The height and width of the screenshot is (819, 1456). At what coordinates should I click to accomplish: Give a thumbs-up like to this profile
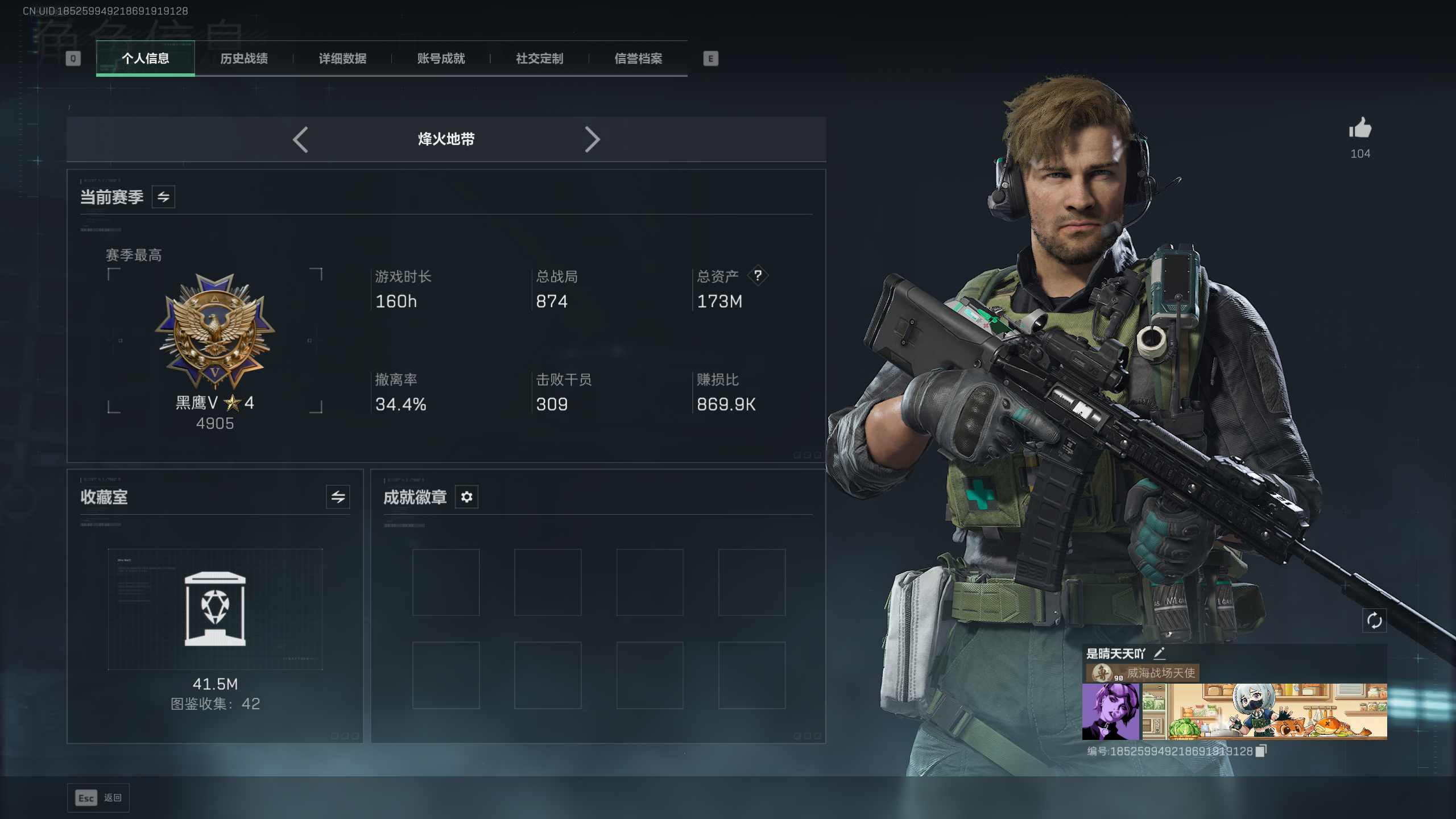pyautogui.click(x=1360, y=129)
